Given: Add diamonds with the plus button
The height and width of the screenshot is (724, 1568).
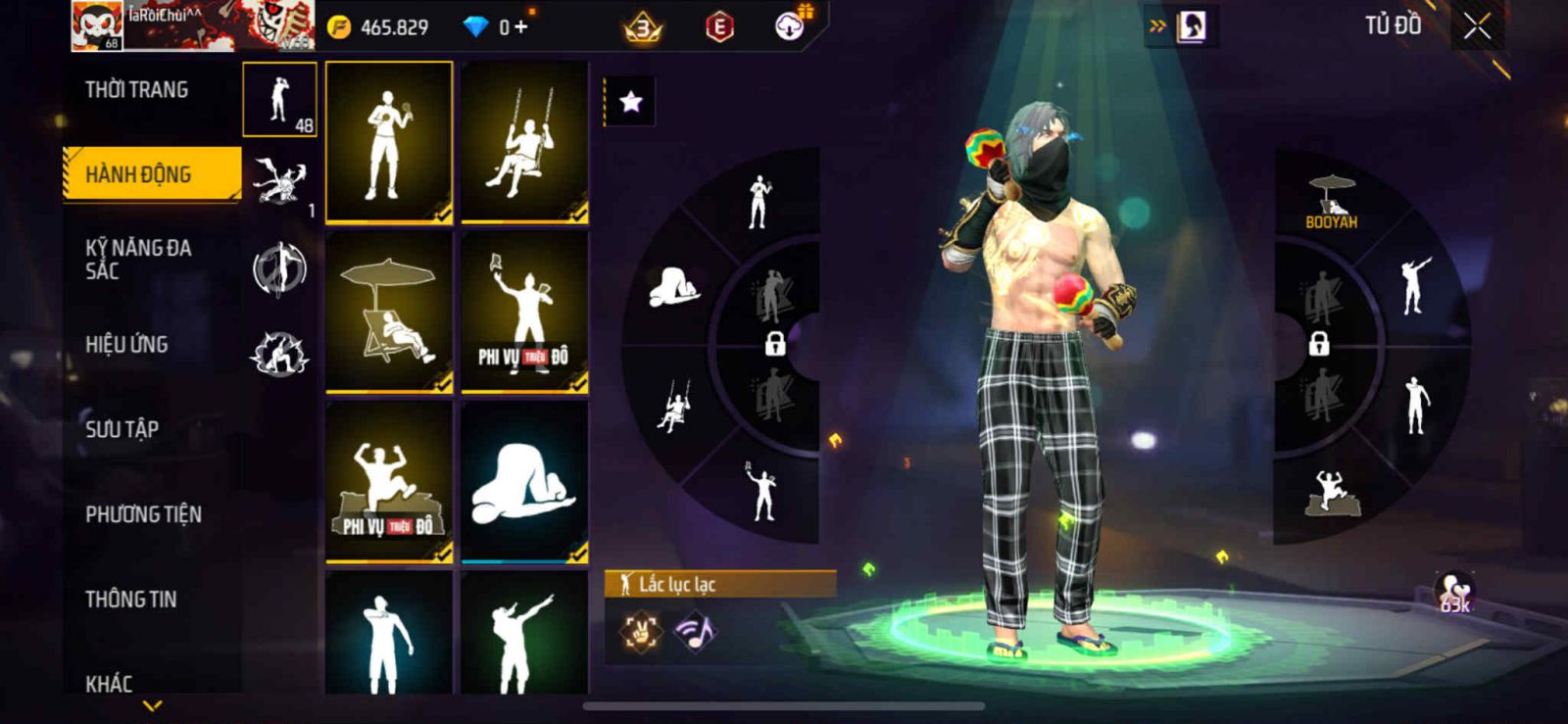Looking at the screenshot, I should [520, 27].
